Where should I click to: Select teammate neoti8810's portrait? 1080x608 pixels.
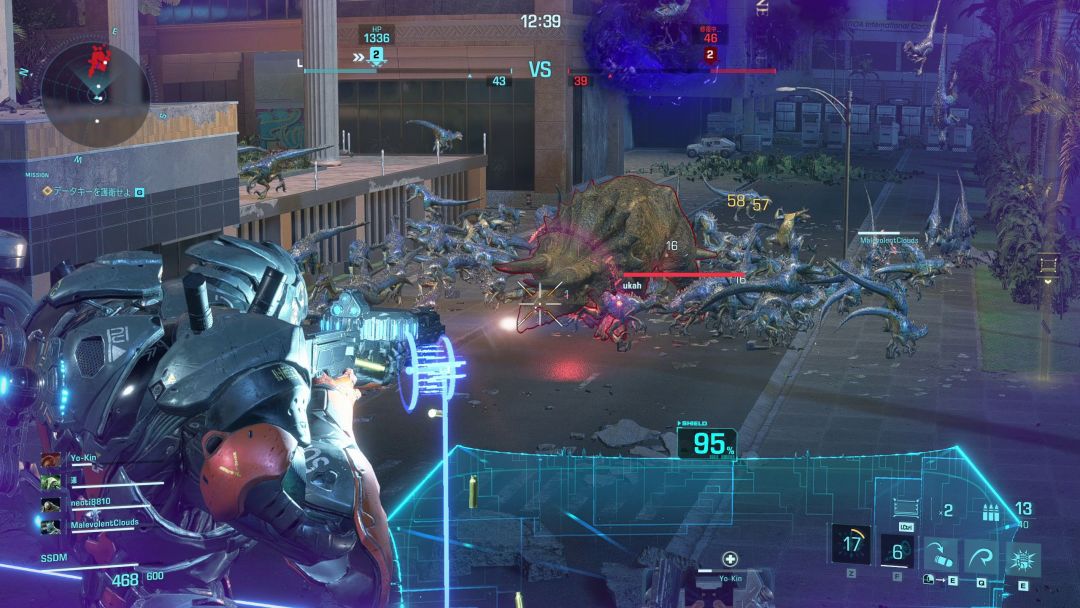point(50,505)
